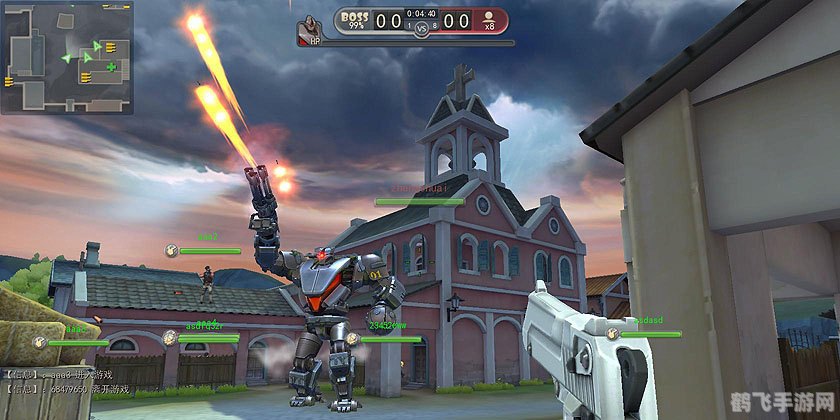Click the player count icon showing x8
This screenshot has width=840, height=420.
click(x=490, y=21)
